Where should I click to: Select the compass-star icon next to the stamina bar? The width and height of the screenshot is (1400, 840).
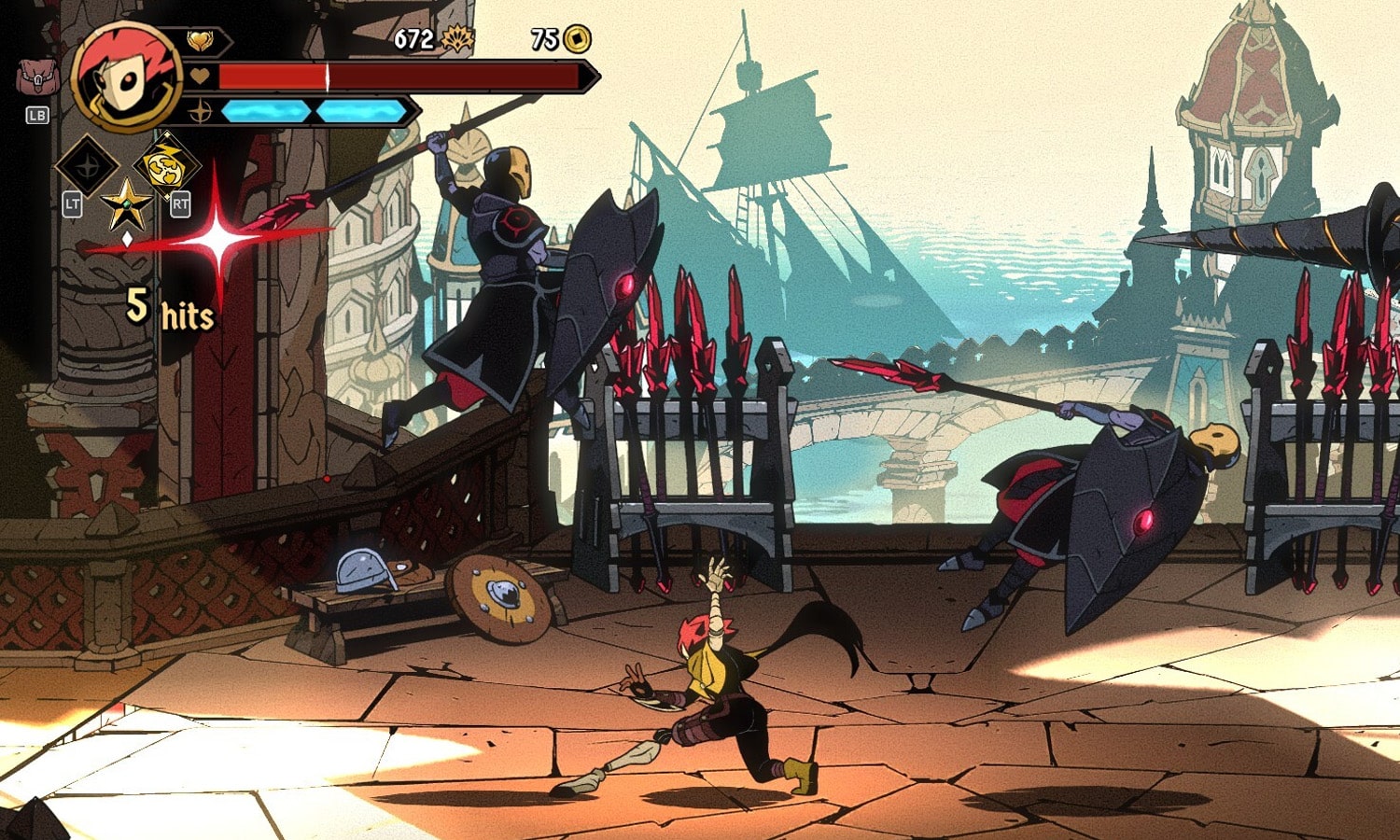198,111
